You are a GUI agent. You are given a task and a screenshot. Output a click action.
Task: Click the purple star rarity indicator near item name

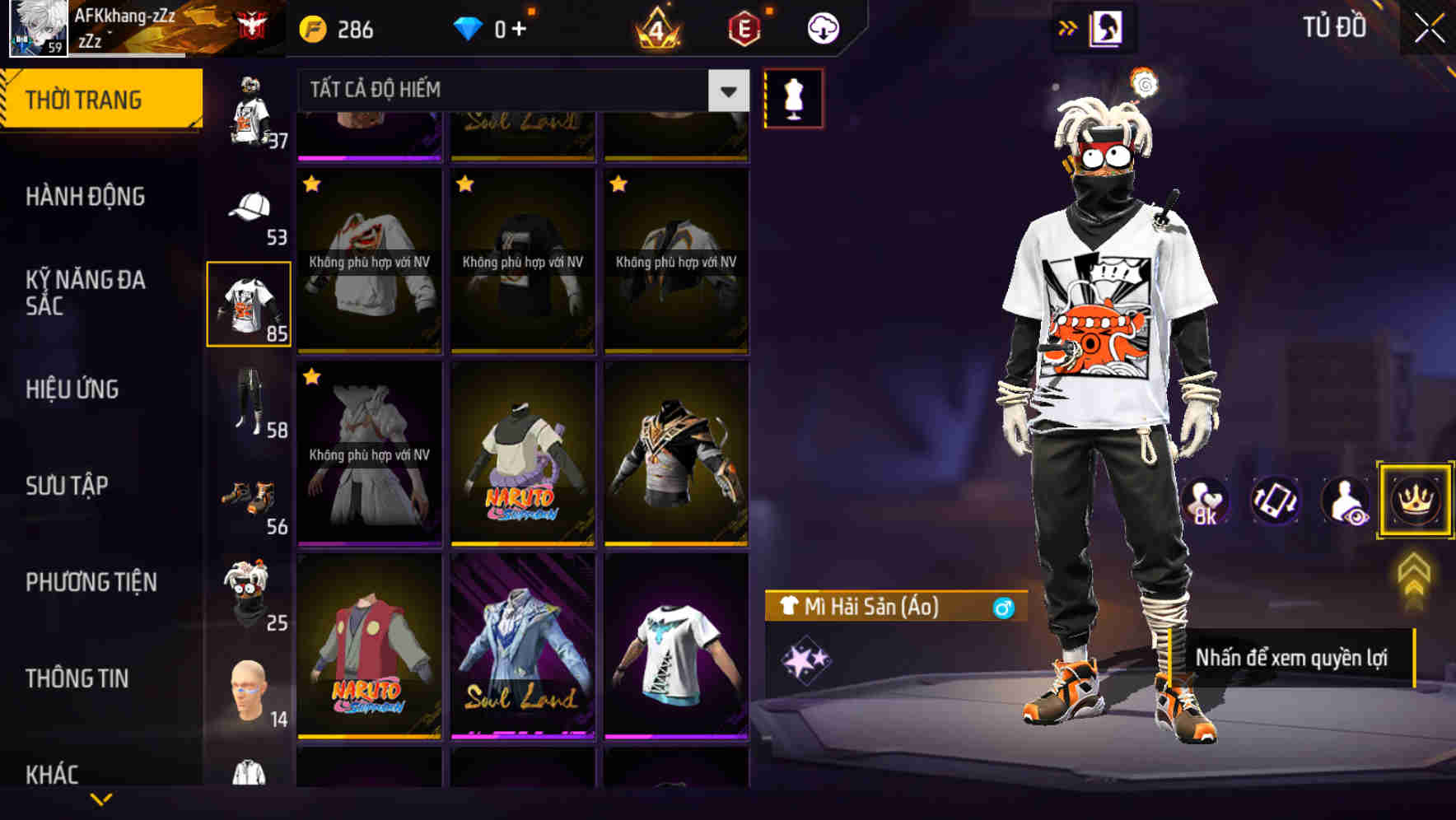pyautogui.click(x=806, y=659)
